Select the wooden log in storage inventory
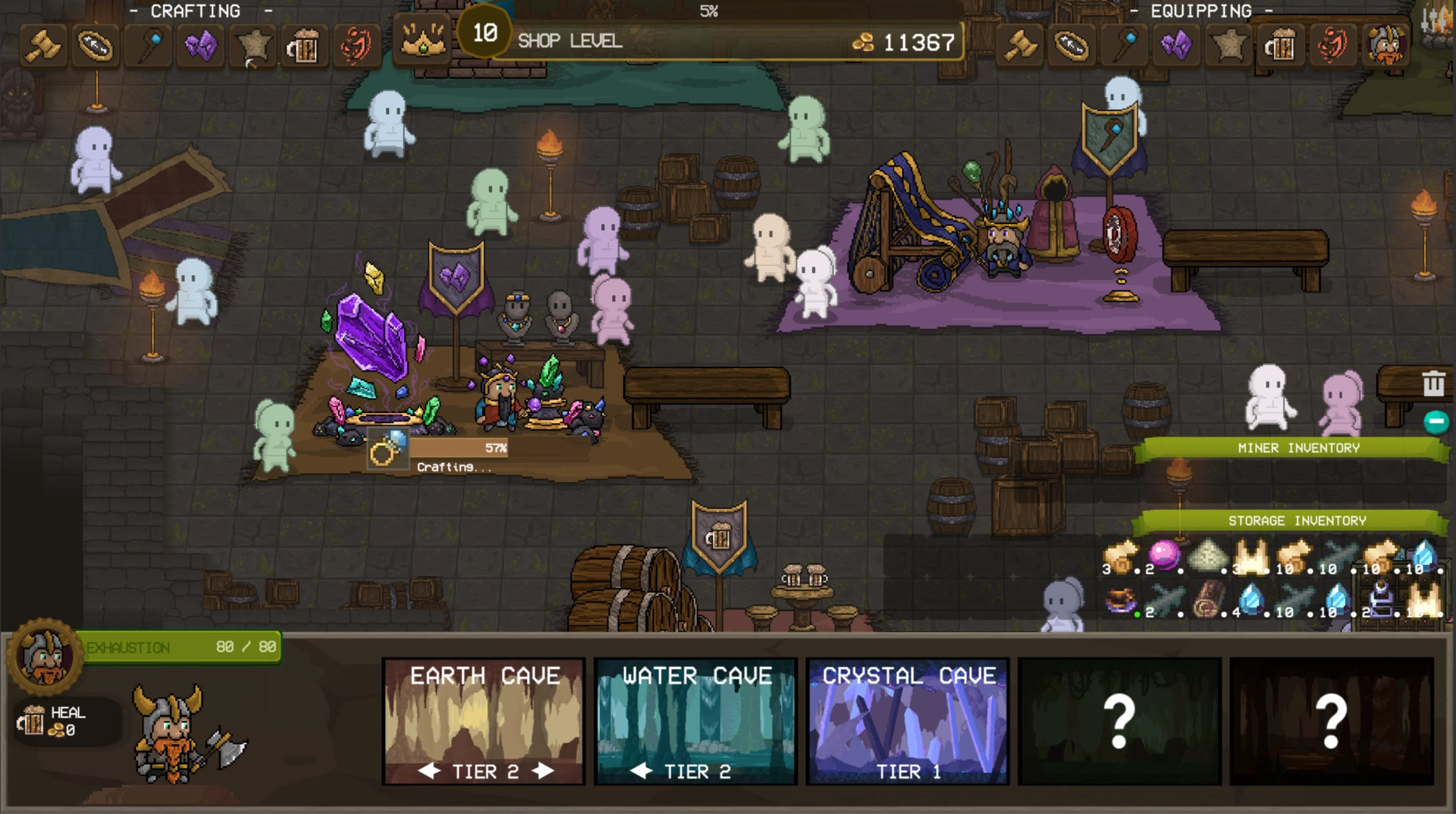Image resolution: width=1456 pixels, height=814 pixels. click(x=1208, y=599)
